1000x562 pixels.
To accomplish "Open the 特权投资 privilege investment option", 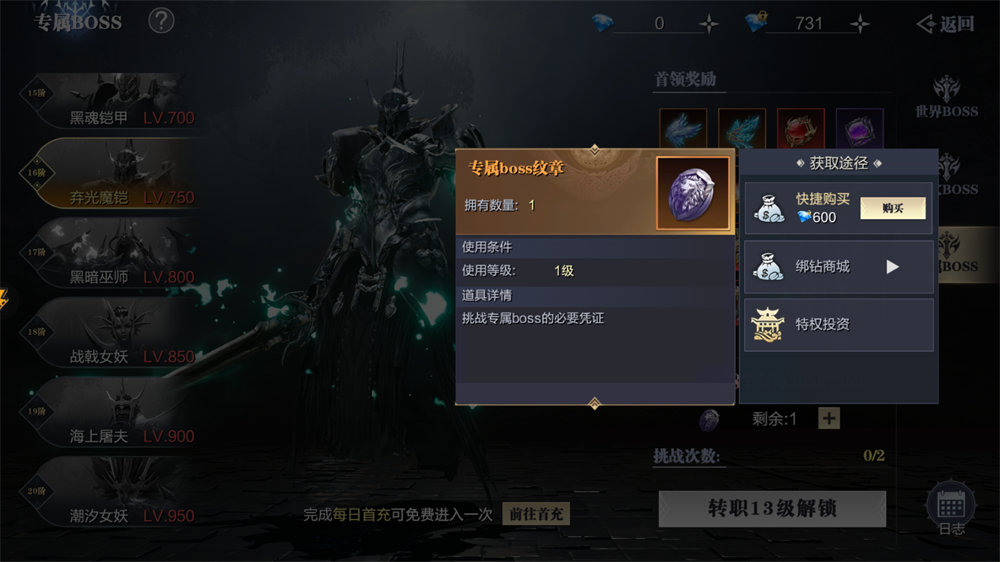I will pos(838,324).
